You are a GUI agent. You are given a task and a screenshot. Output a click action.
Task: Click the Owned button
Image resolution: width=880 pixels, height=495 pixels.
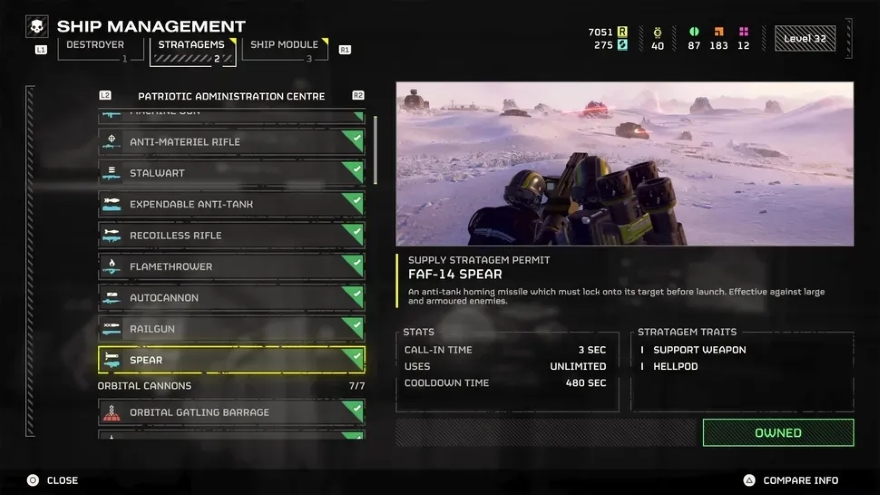click(x=778, y=433)
